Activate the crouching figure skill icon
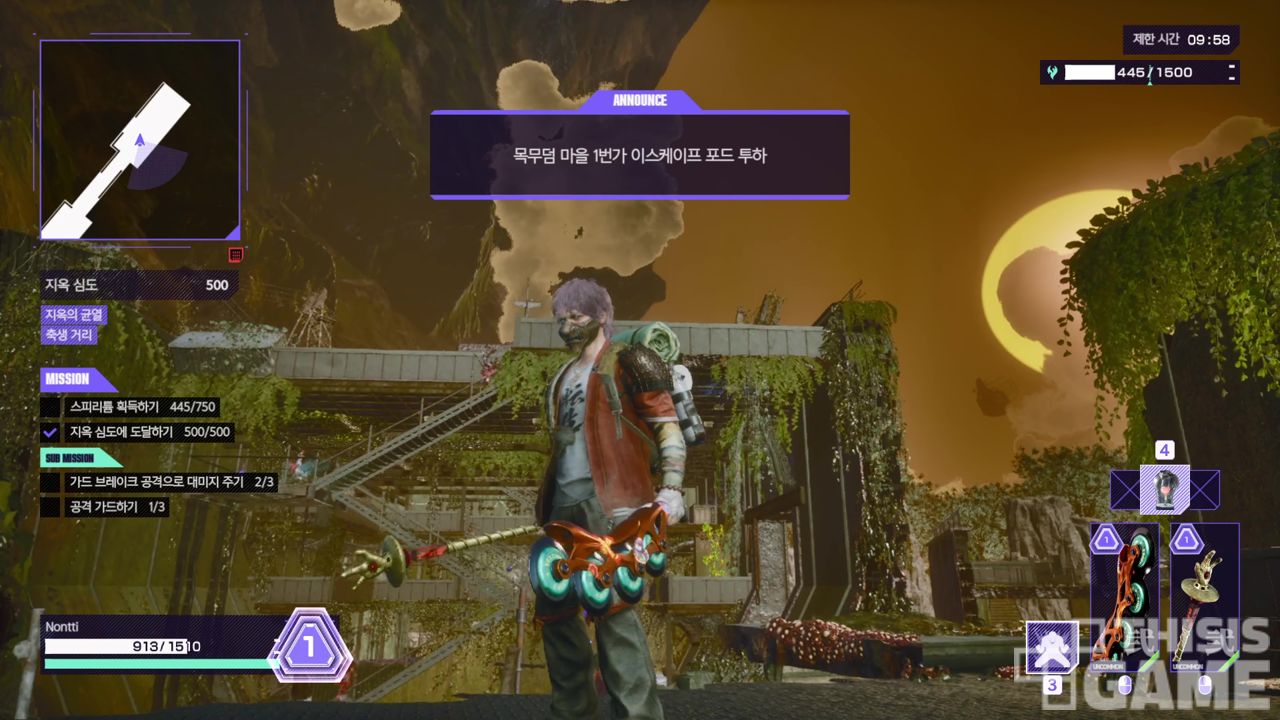This screenshot has height=720, width=1280. point(1052,647)
